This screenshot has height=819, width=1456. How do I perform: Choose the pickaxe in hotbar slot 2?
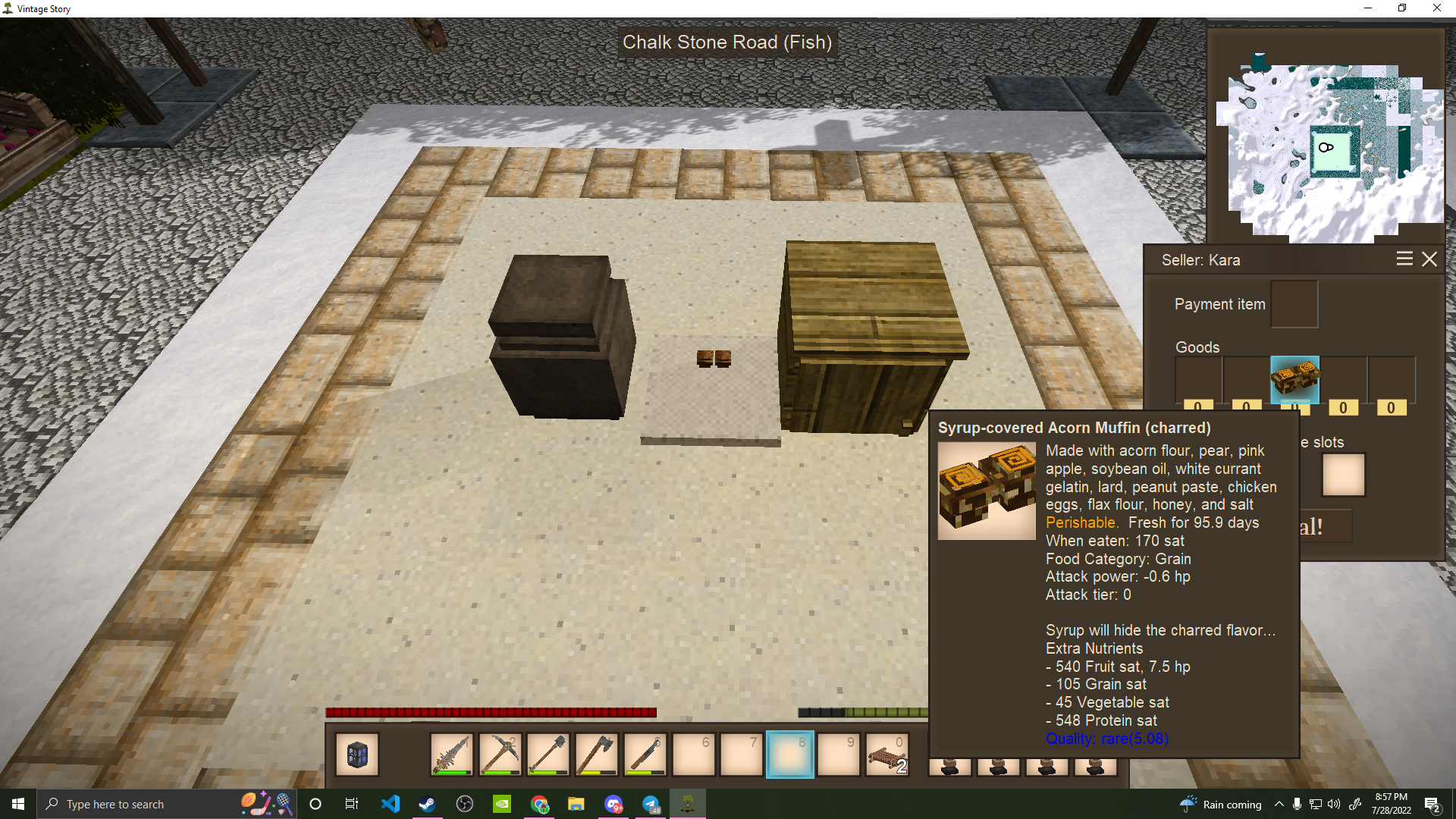tap(500, 755)
